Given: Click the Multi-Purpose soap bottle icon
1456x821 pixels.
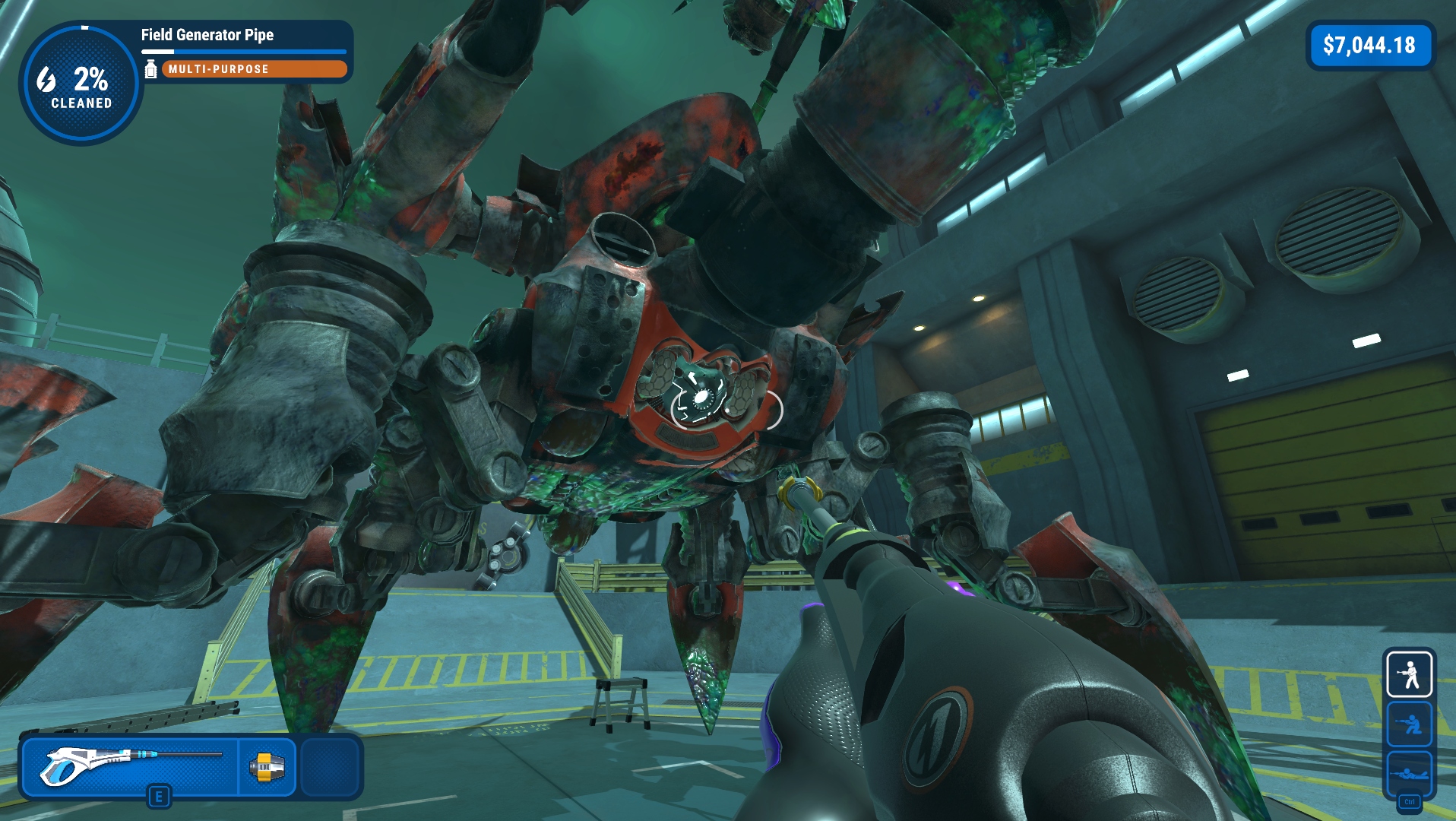Looking at the screenshot, I should [x=150, y=69].
